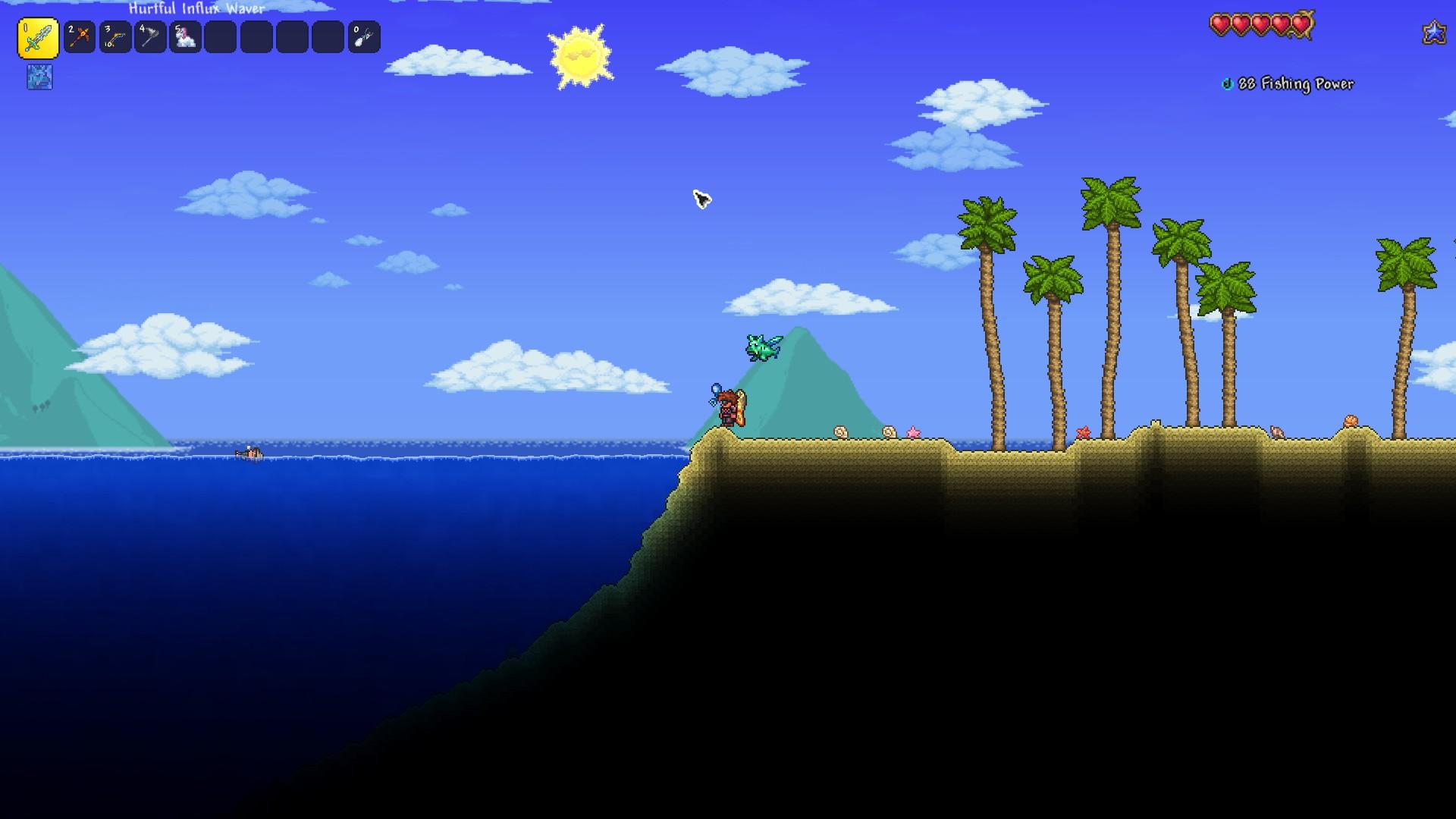The width and height of the screenshot is (1456, 819).
Task: Pick the unicorn-on-cloud item in slot 5
Action: coord(186,37)
